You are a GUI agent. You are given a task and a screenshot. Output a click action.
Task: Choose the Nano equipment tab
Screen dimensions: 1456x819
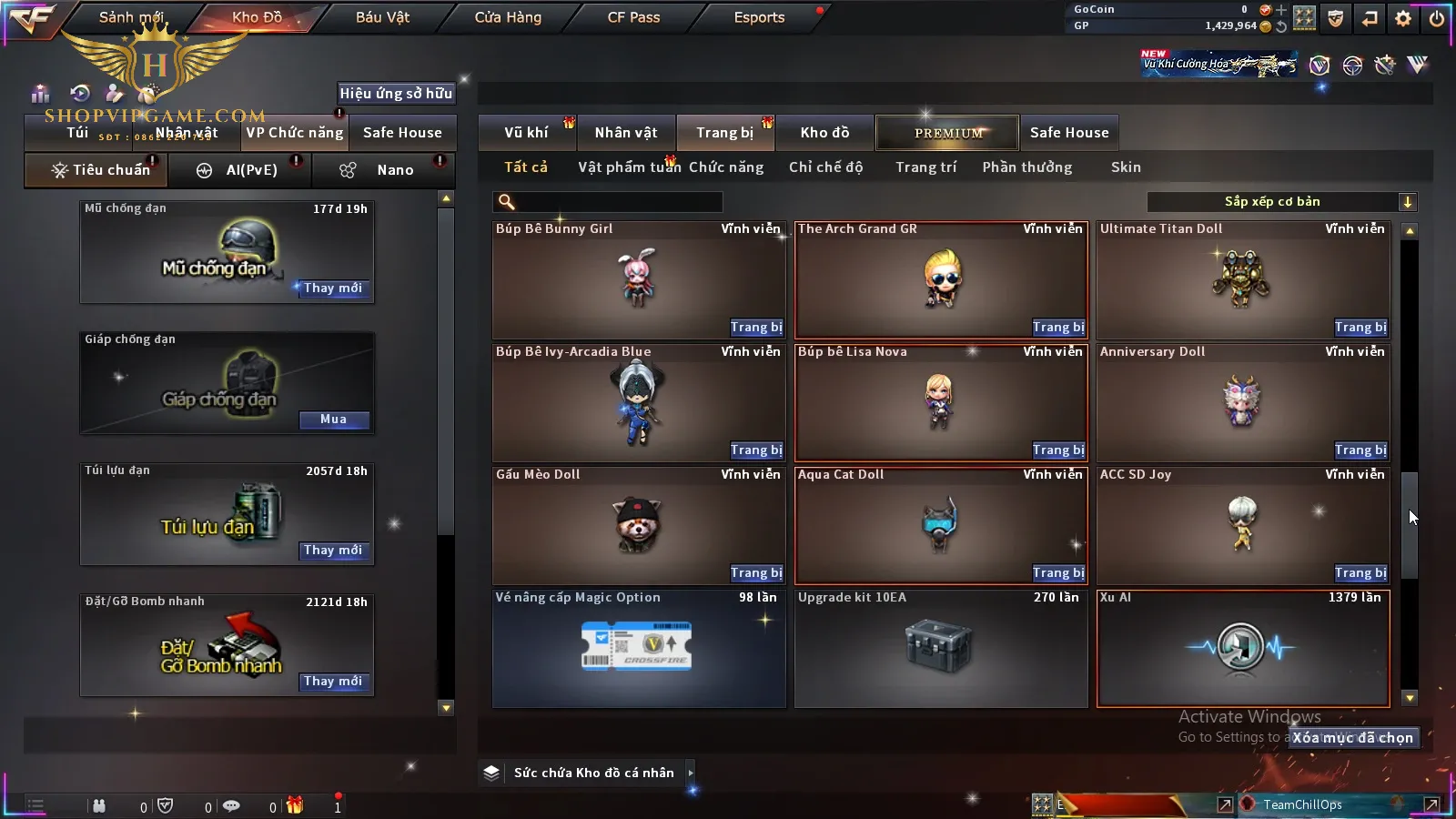394,170
